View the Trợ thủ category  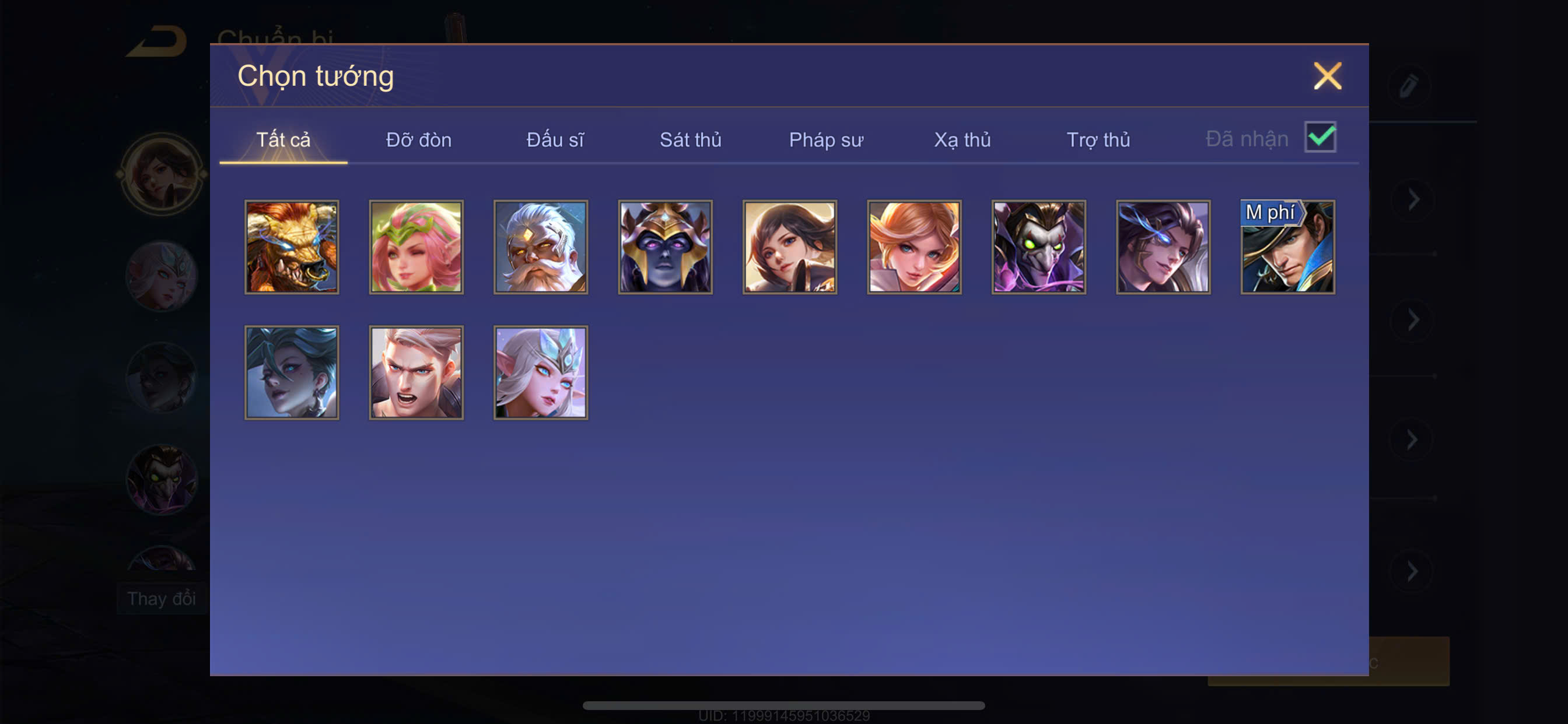(1098, 140)
